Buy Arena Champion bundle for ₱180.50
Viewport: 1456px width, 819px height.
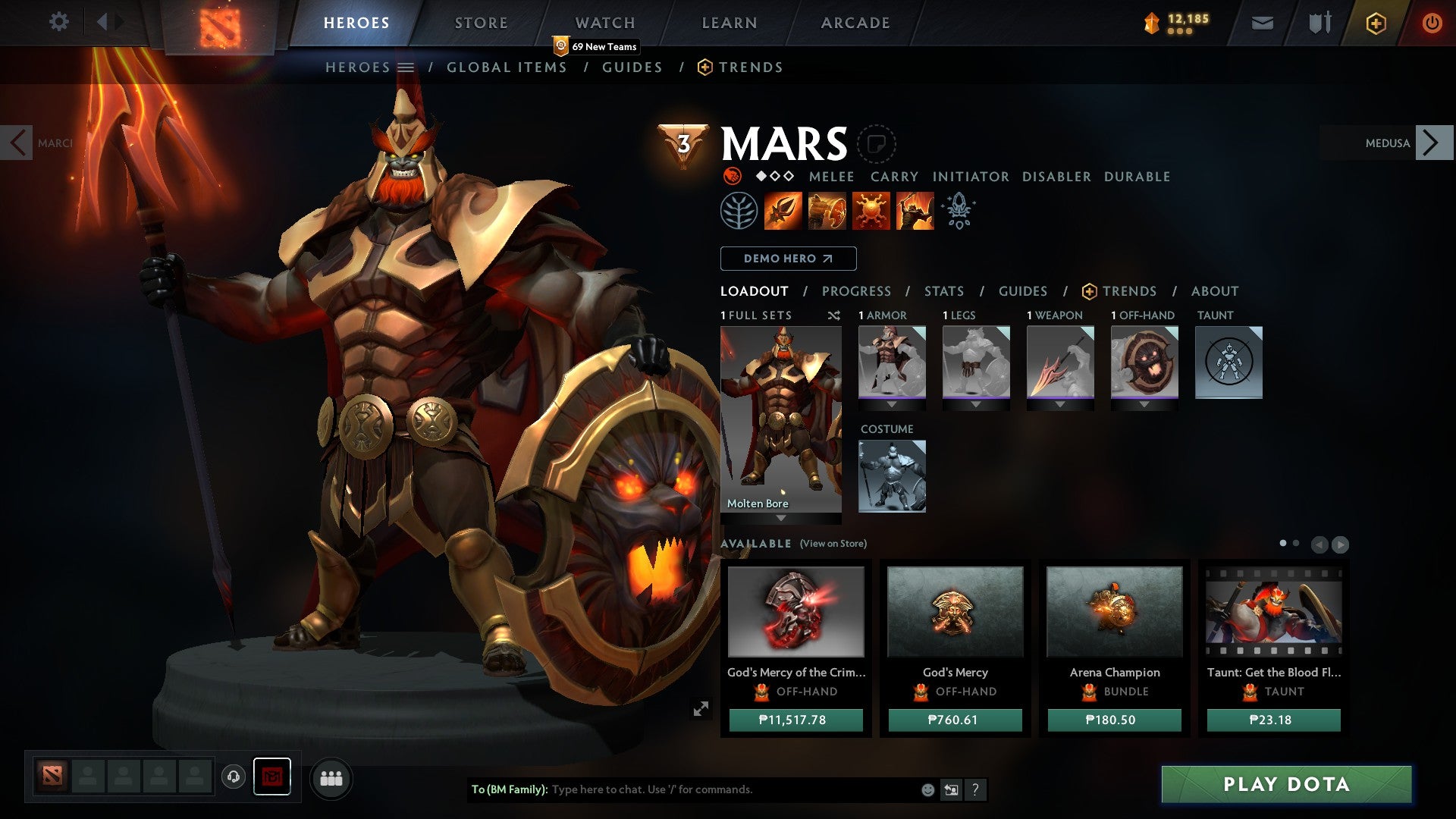[x=1114, y=720]
